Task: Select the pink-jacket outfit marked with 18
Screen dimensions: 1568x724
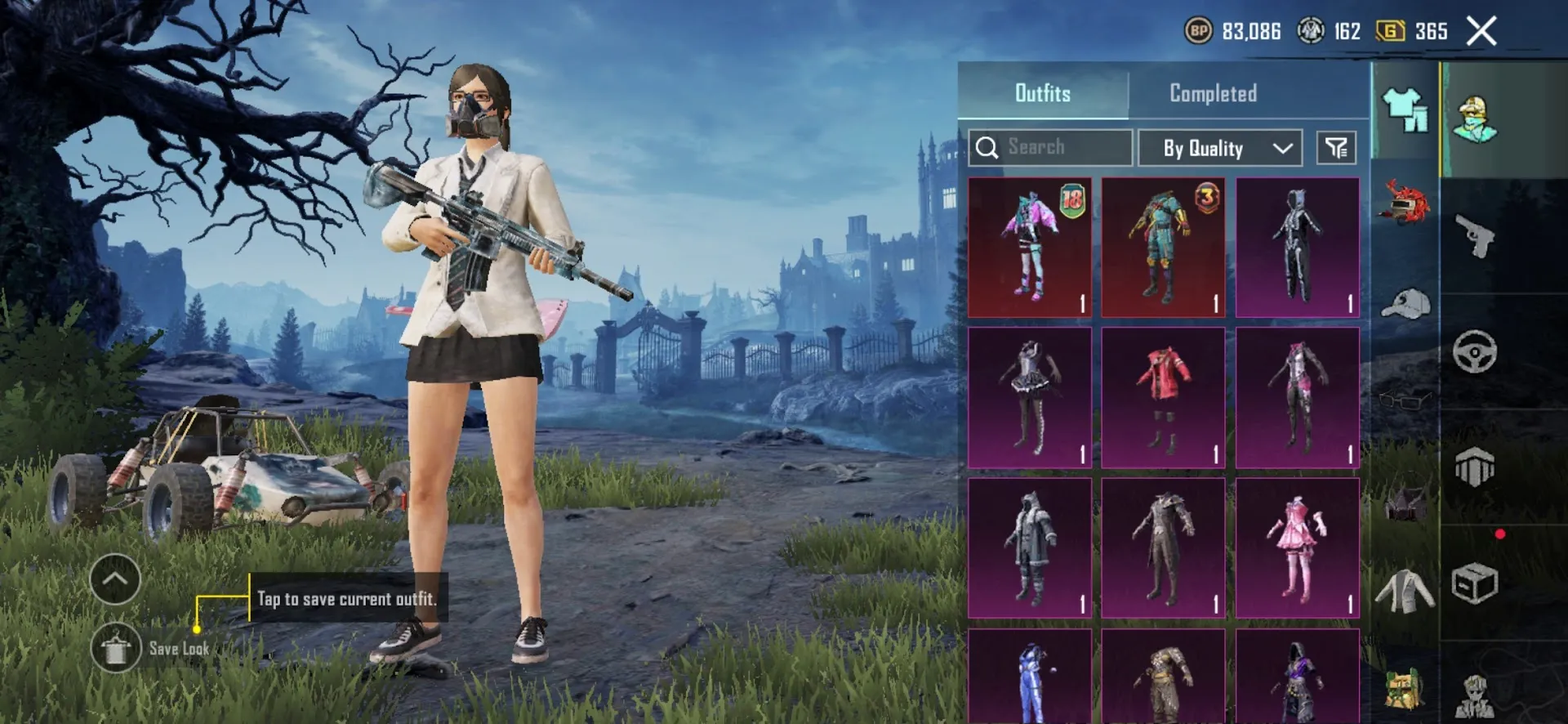Action: tap(1029, 244)
